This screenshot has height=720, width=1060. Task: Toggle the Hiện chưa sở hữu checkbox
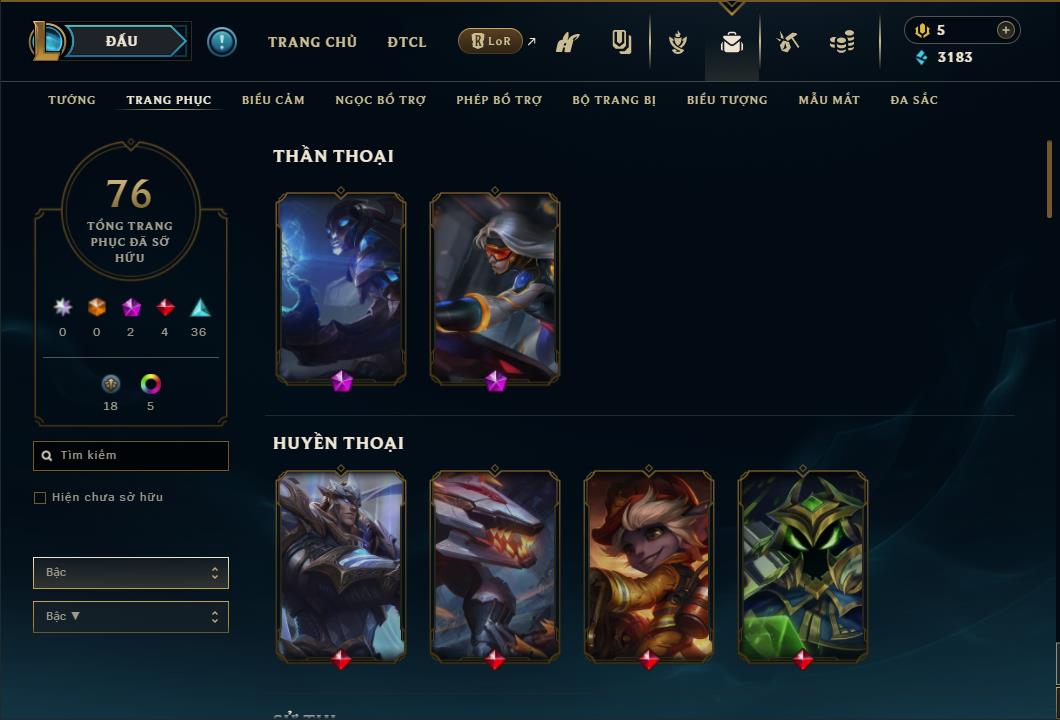tap(40, 498)
